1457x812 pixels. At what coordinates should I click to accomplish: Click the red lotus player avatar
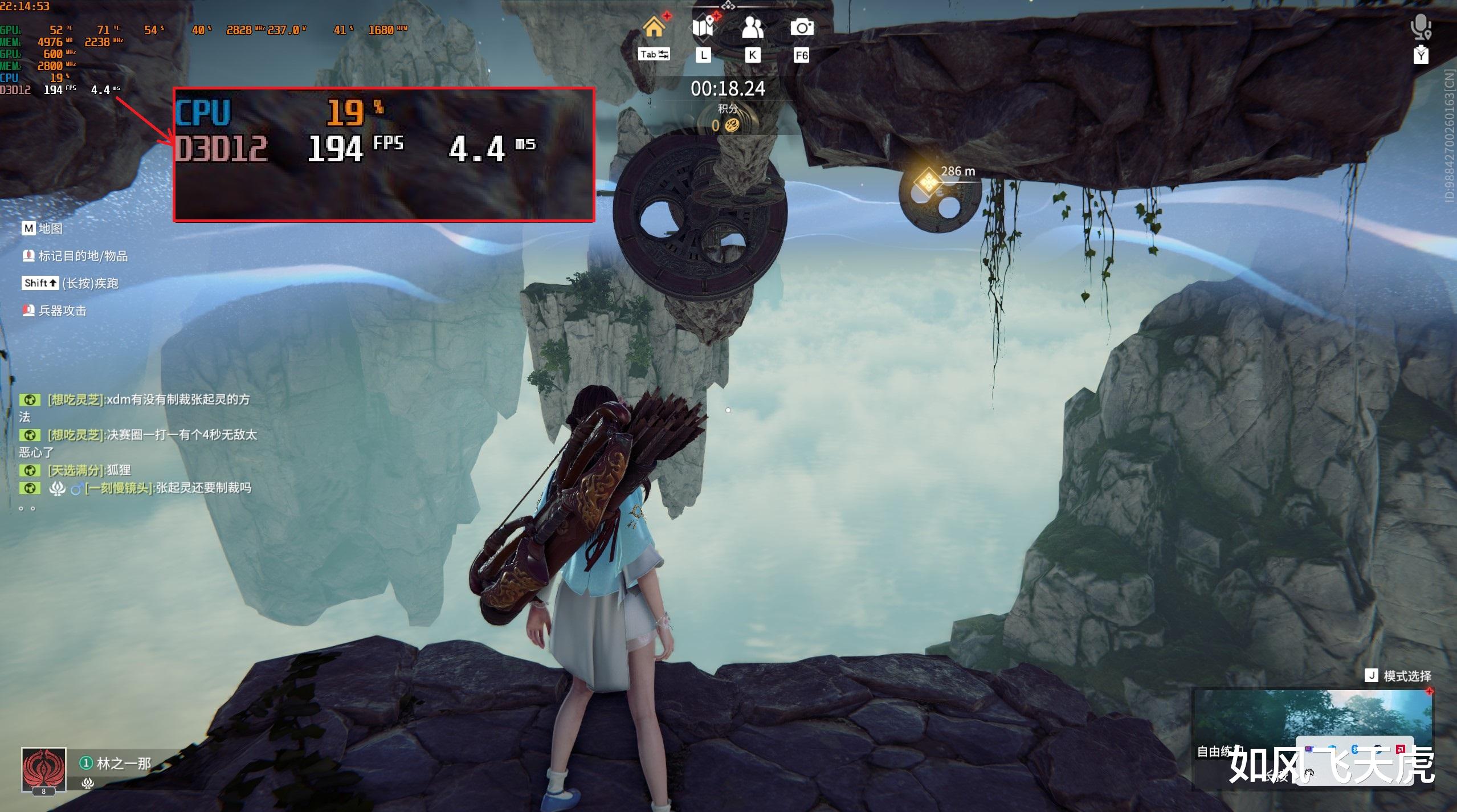pyautogui.click(x=43, y=769)
